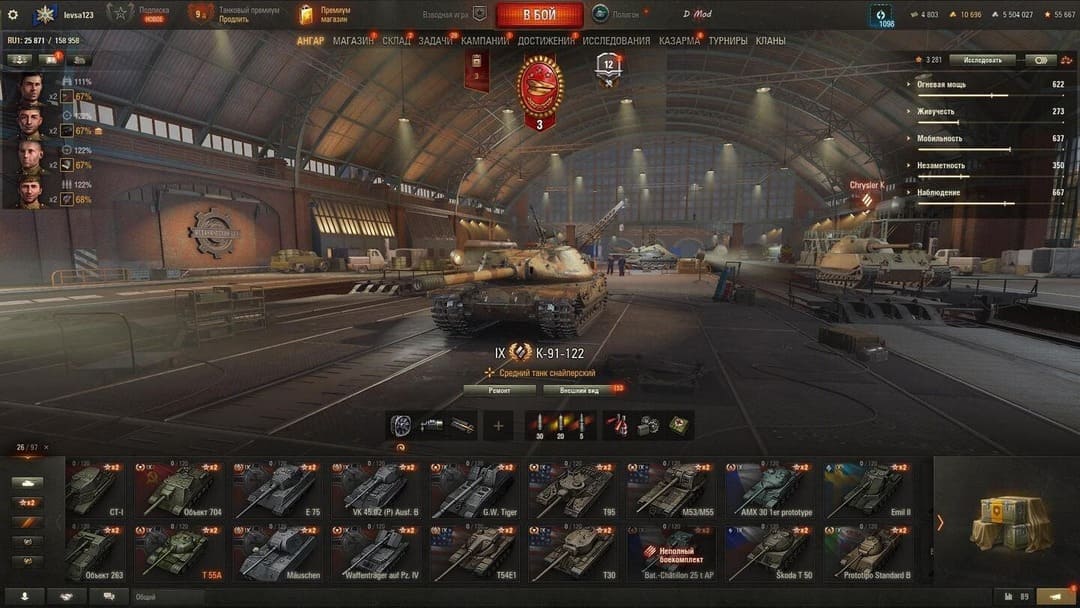
Task: Open the settings gear menu
Action: pos(13,15)
